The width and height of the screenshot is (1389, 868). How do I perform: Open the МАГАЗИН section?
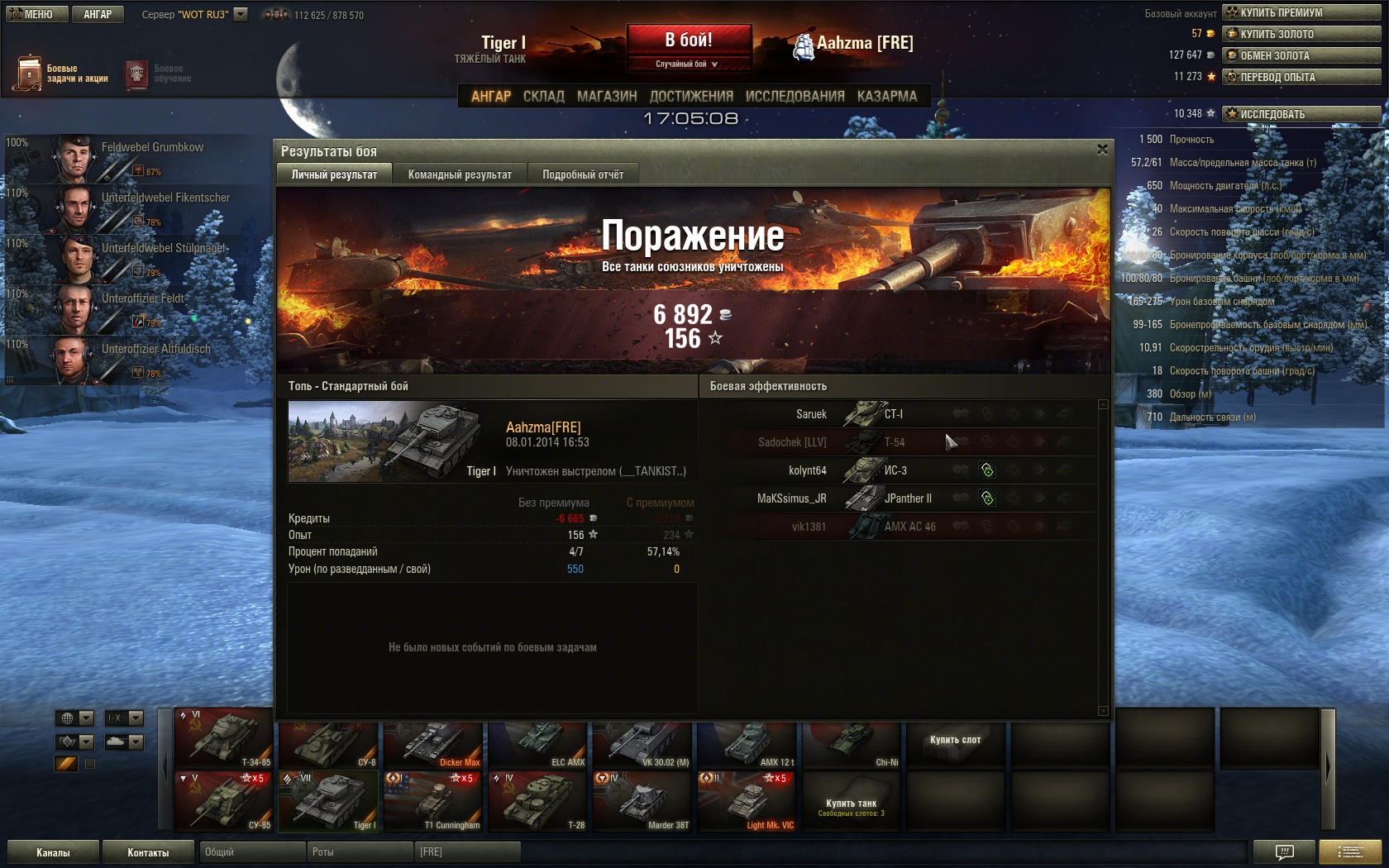pos(607,97)
